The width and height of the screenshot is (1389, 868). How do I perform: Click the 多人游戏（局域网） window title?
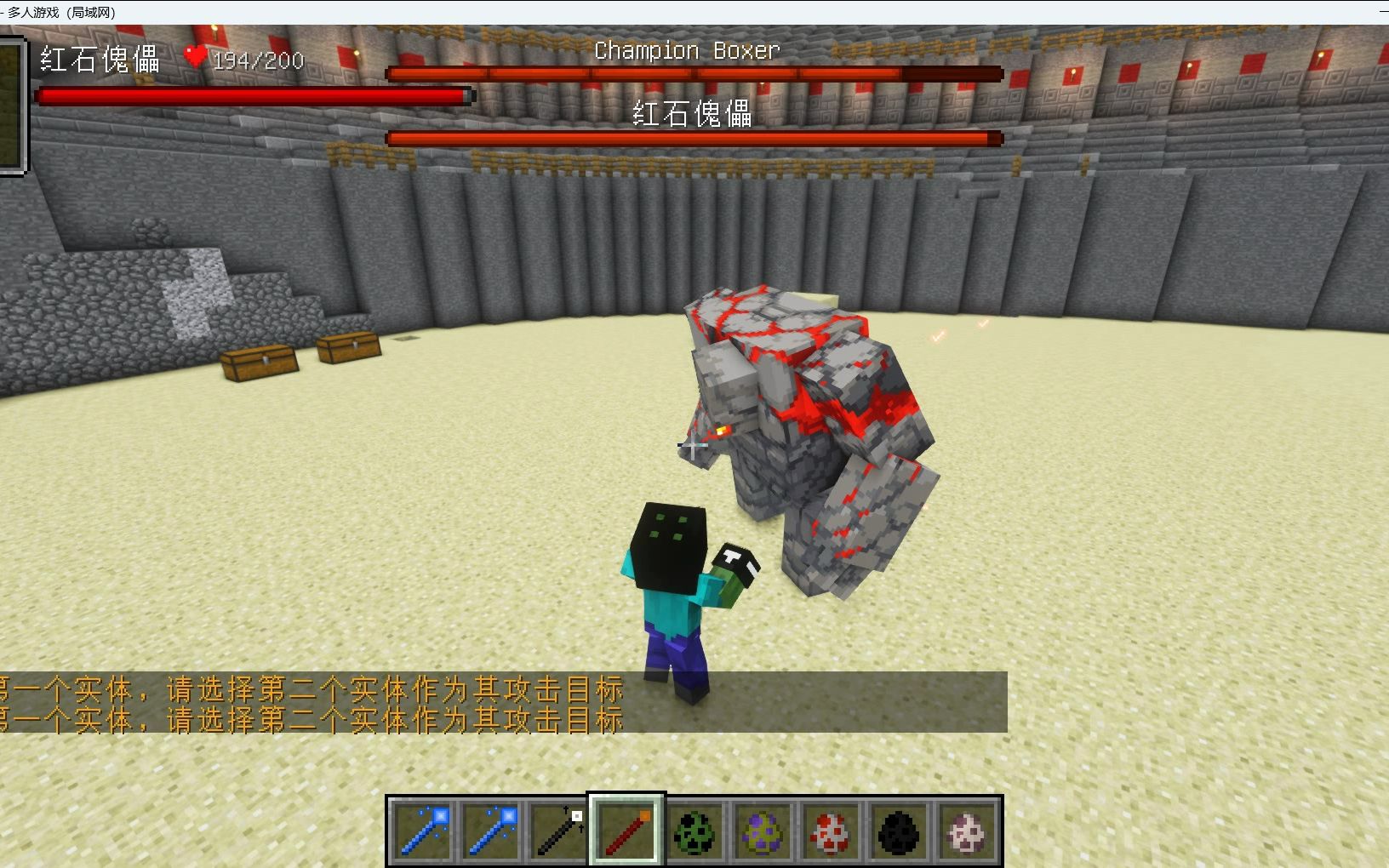click(x=60, y=12)
